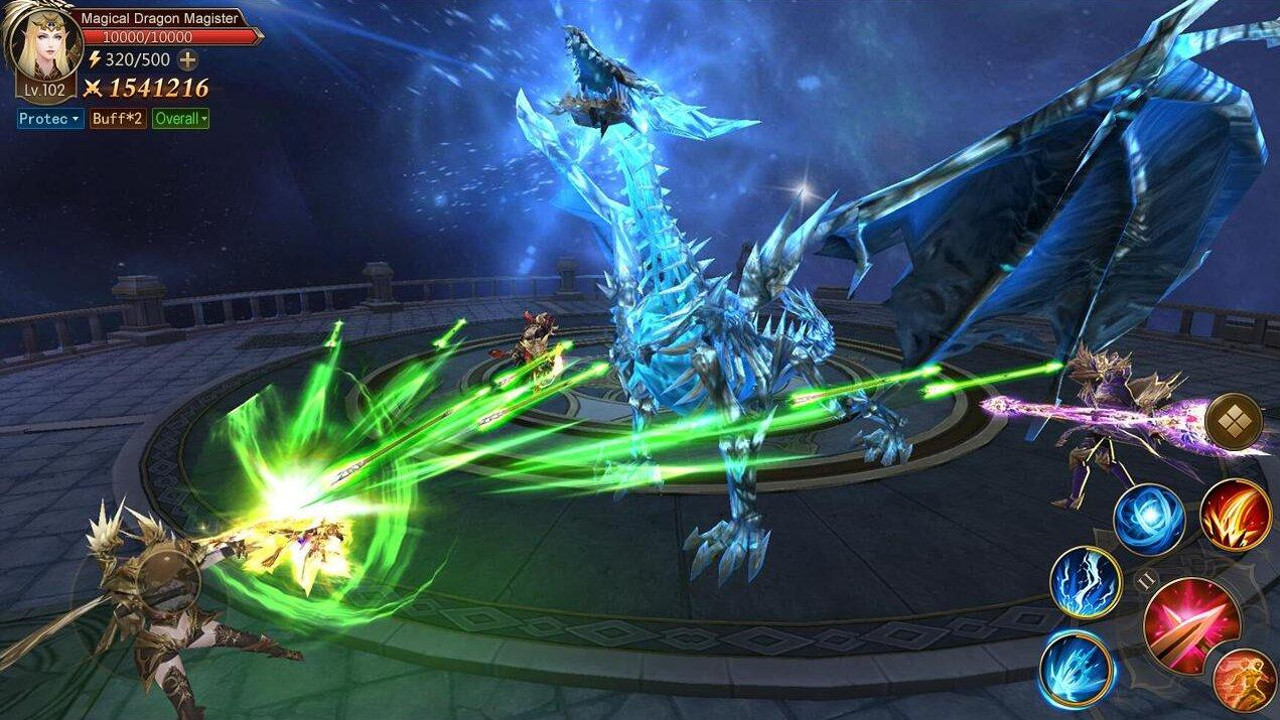Click the Lv.102 level badge
This screenshot has height=720, width=1280.
[x=43, y=89]
